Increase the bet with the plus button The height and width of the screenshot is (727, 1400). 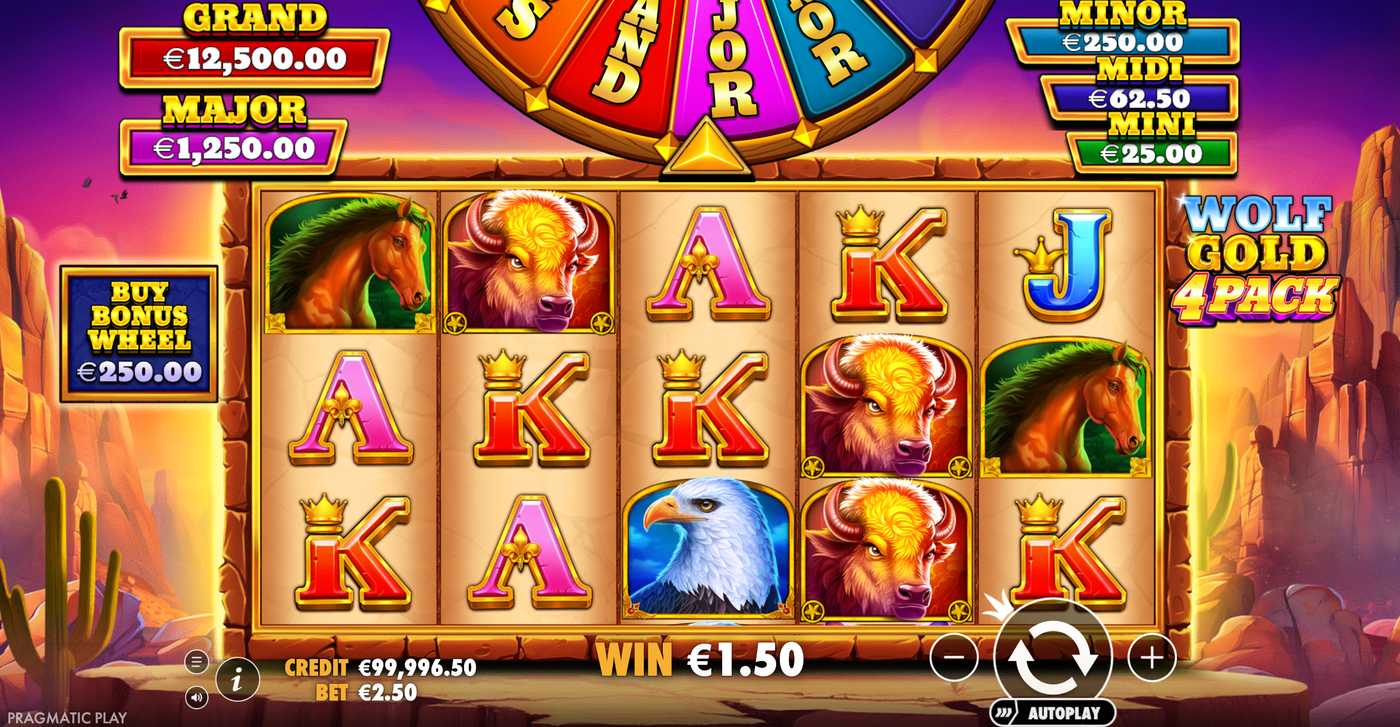pyautogui.click(x=1151, y=657)
